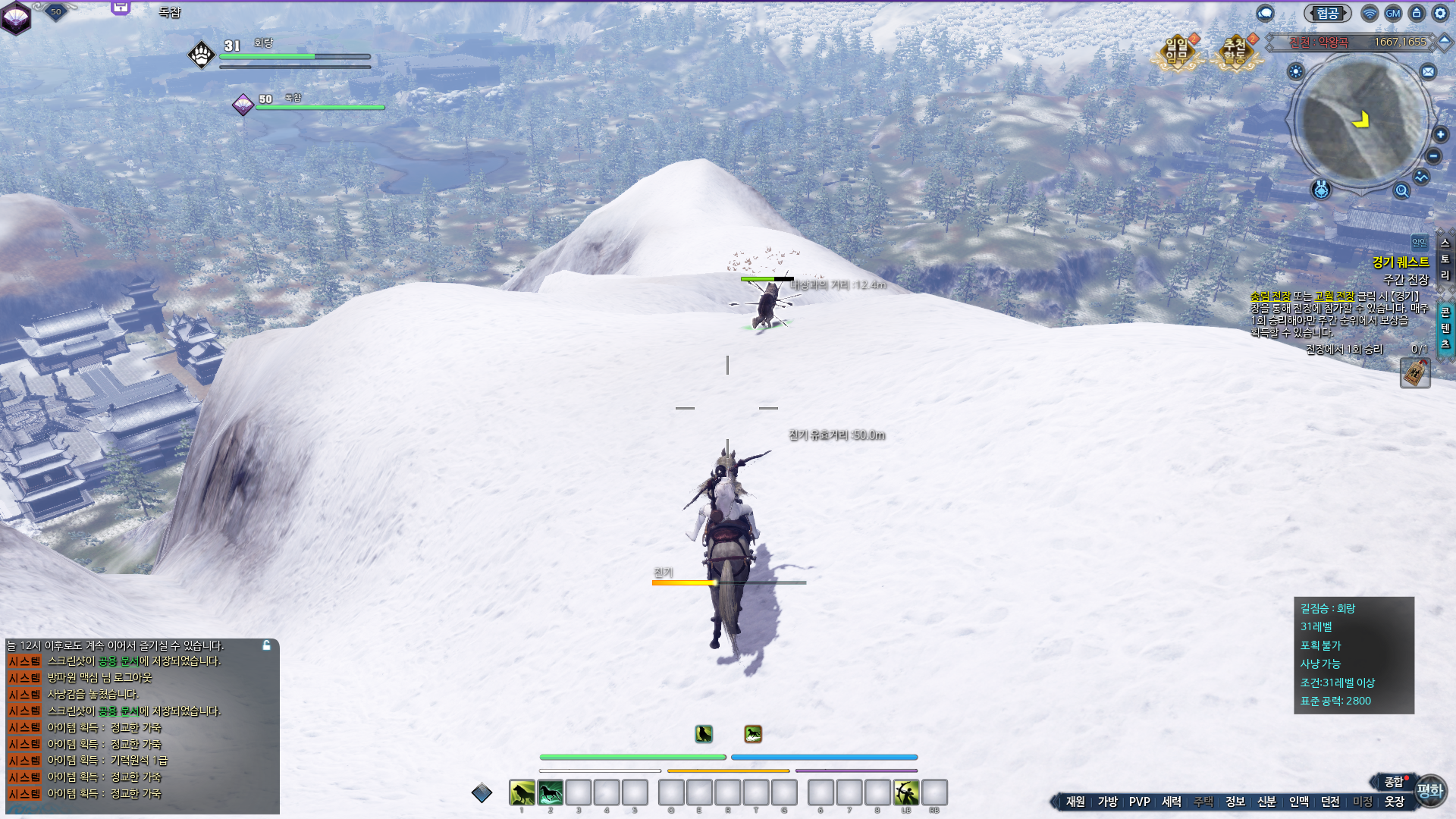Open the 던전 dungeon menu

(x=1330, y=802)
